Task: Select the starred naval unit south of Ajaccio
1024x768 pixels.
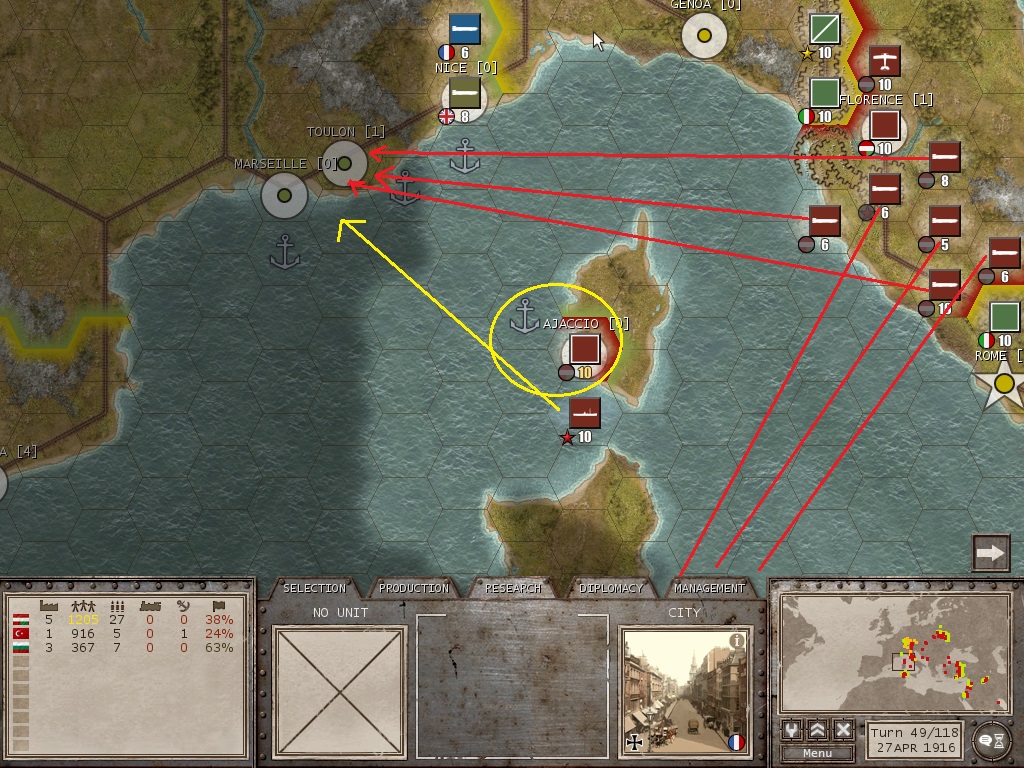Action: click(584, 412)
